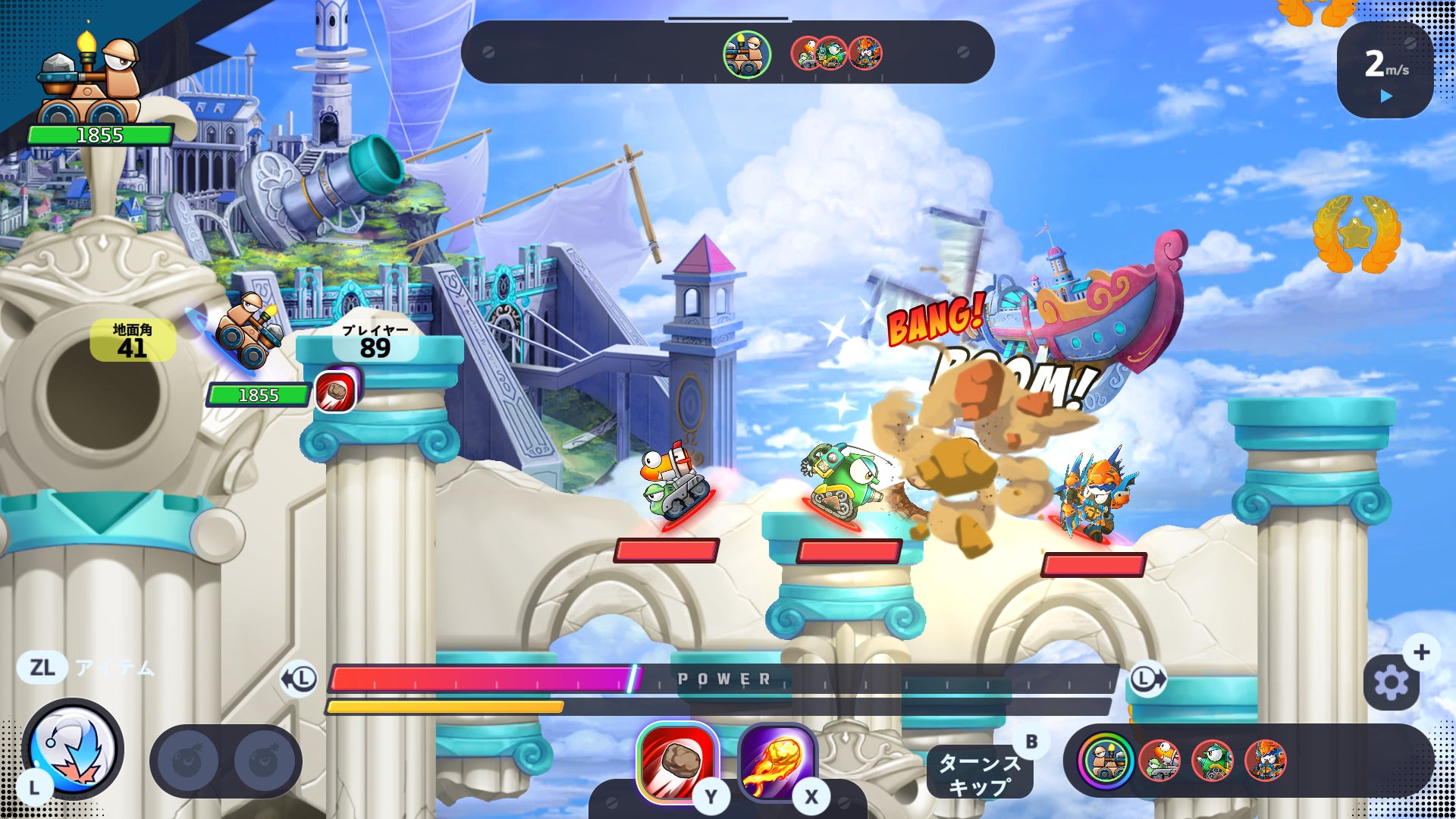
Task: Click the player tank avatar portrait
Action: coord(89,82)
